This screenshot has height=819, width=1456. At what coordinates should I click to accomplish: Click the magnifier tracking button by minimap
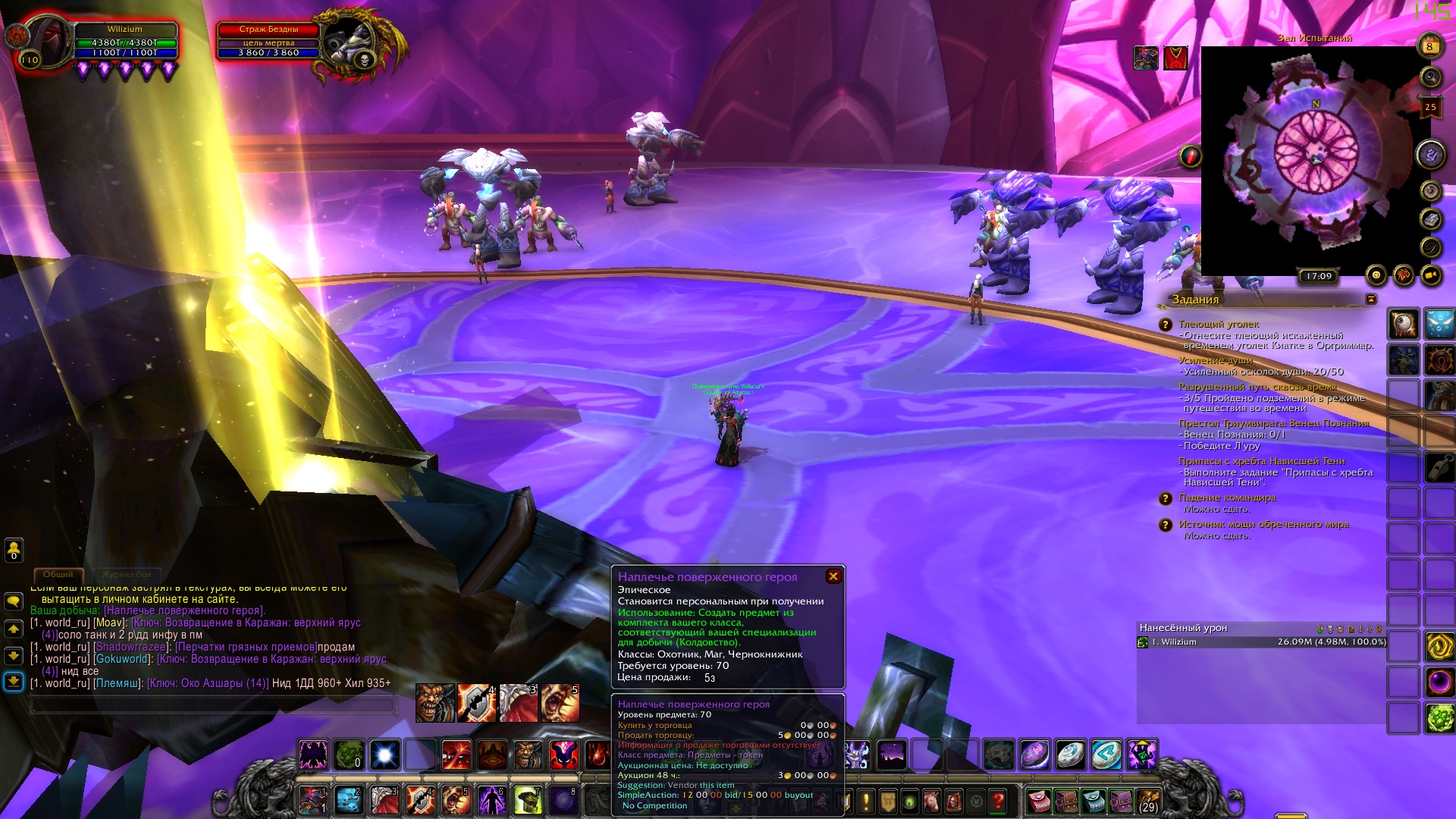tap(1430, 77)
